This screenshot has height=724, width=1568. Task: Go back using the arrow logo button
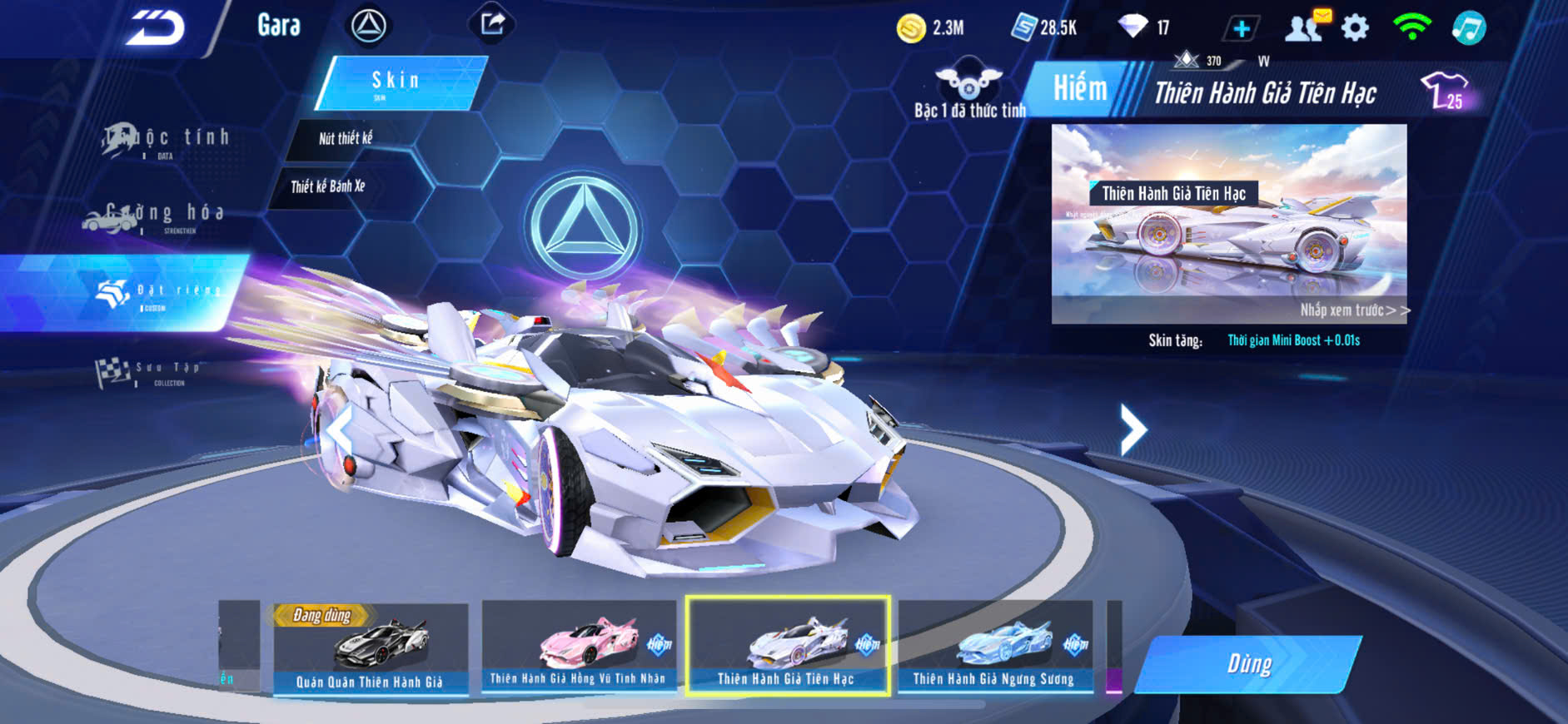[x=156, y=28]
